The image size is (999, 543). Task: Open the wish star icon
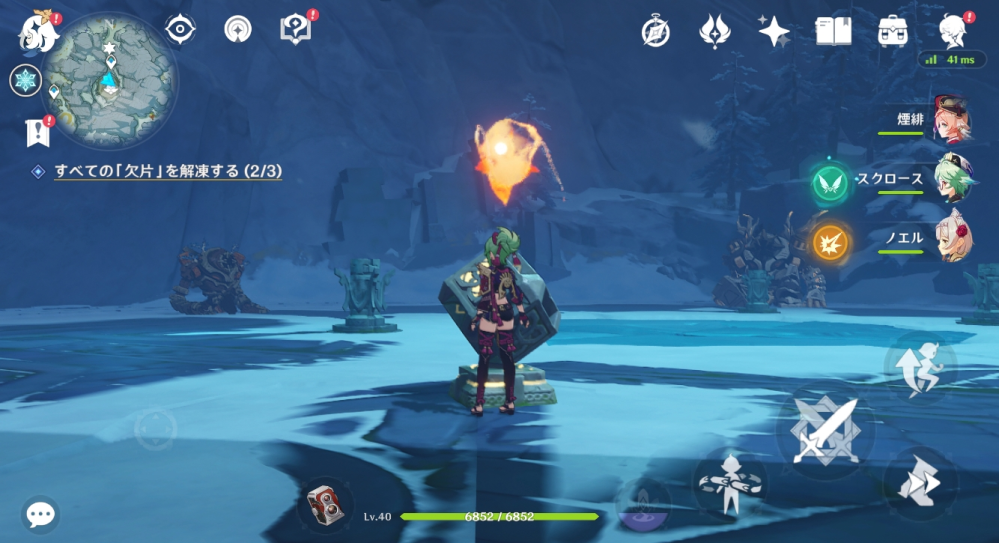click(x=772, y=31)
